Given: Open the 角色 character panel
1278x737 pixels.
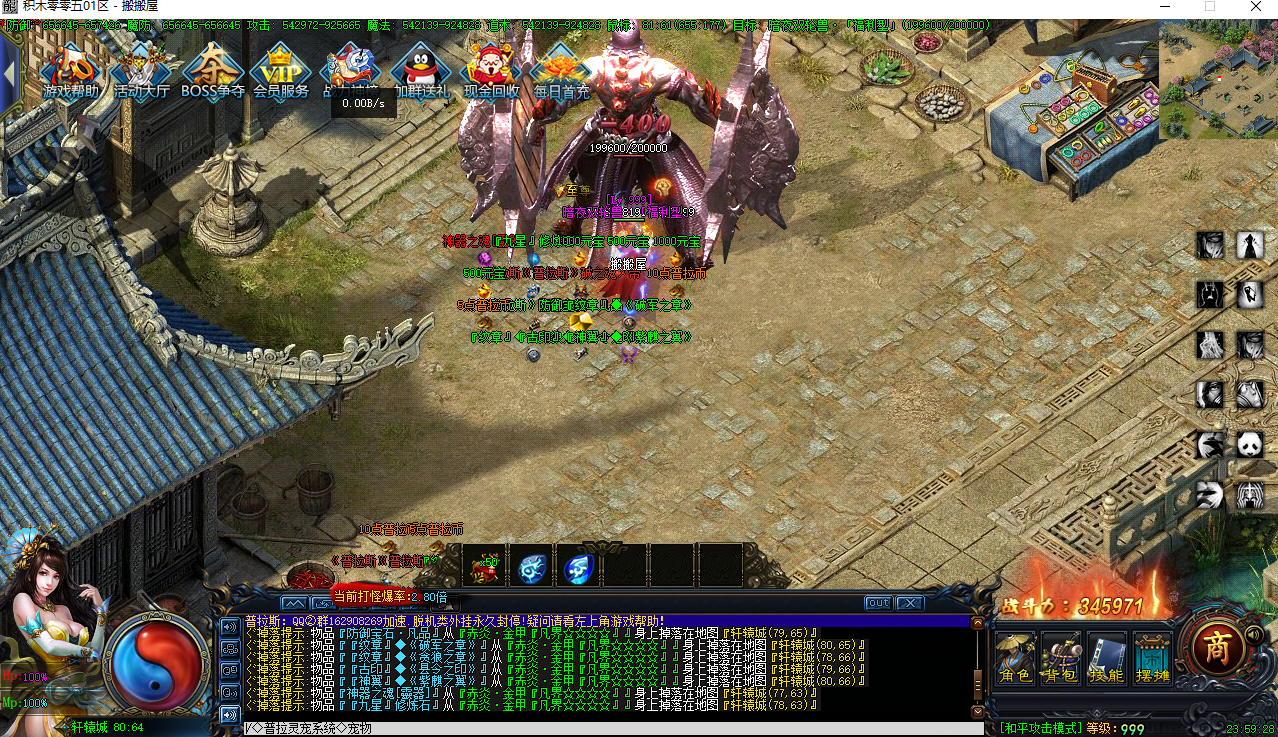Looking at the screenshot, I should click(x=1015, y=656).
